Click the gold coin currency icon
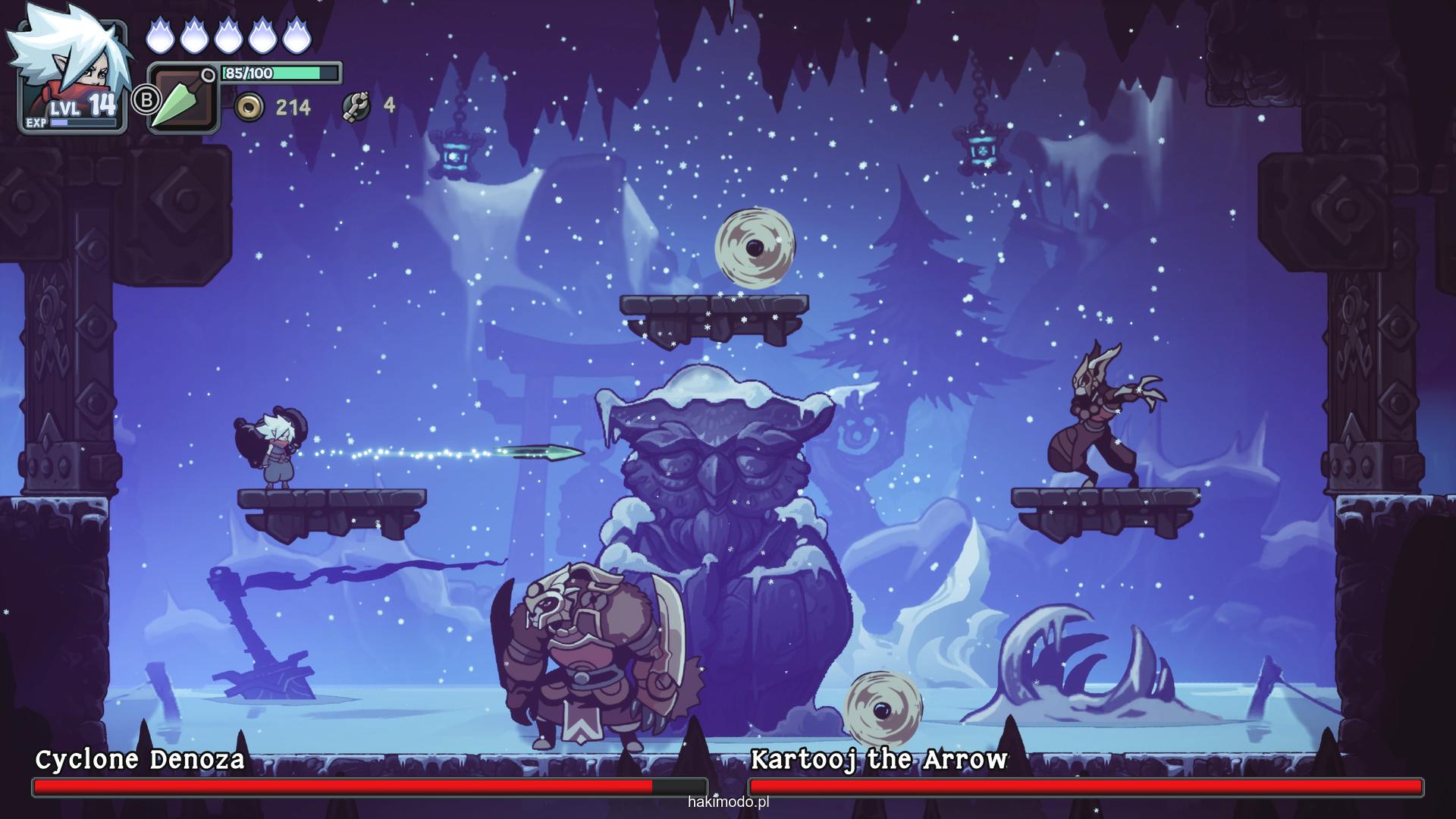 (249, 107)
